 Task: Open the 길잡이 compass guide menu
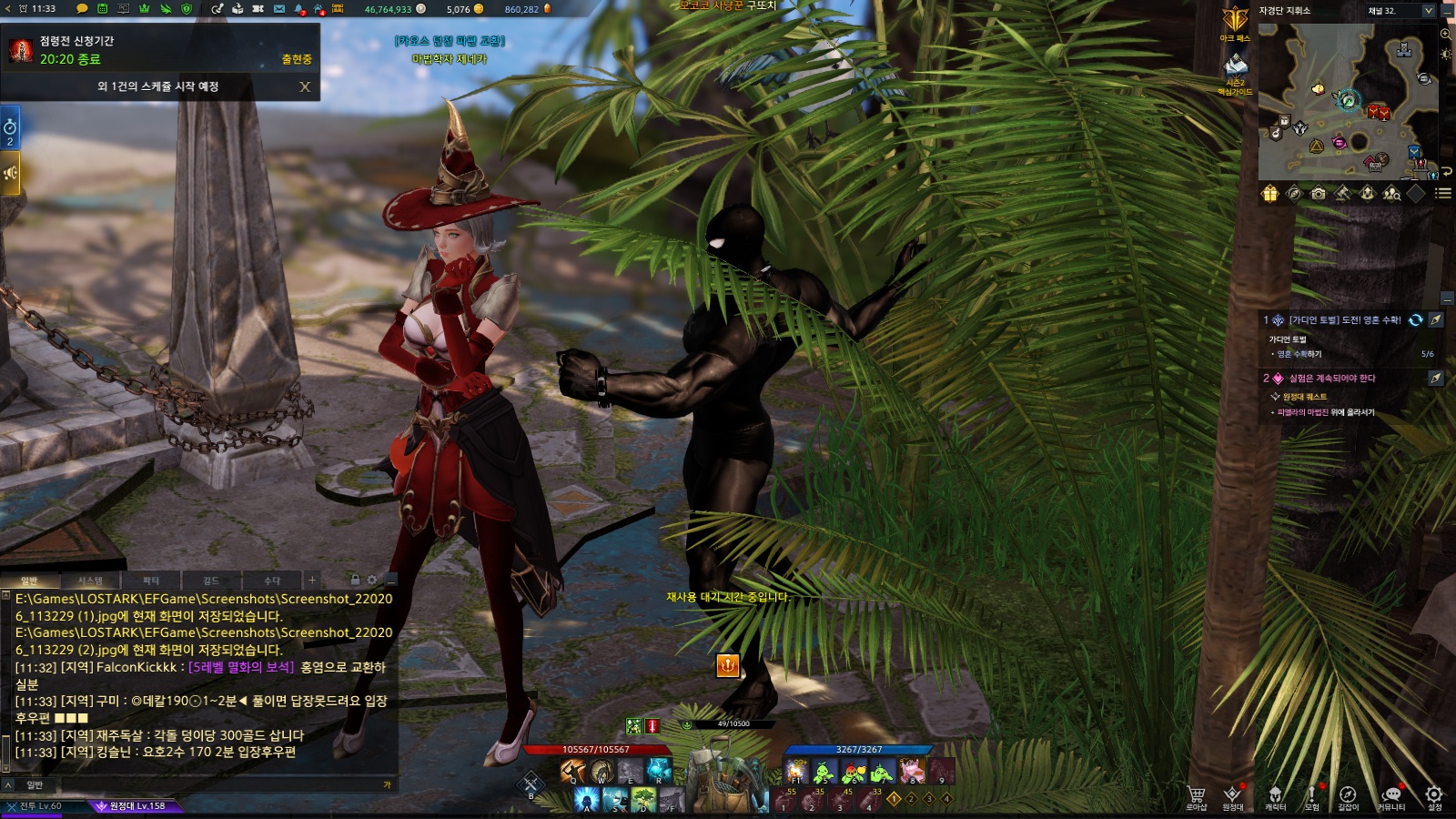[1348, 795]
